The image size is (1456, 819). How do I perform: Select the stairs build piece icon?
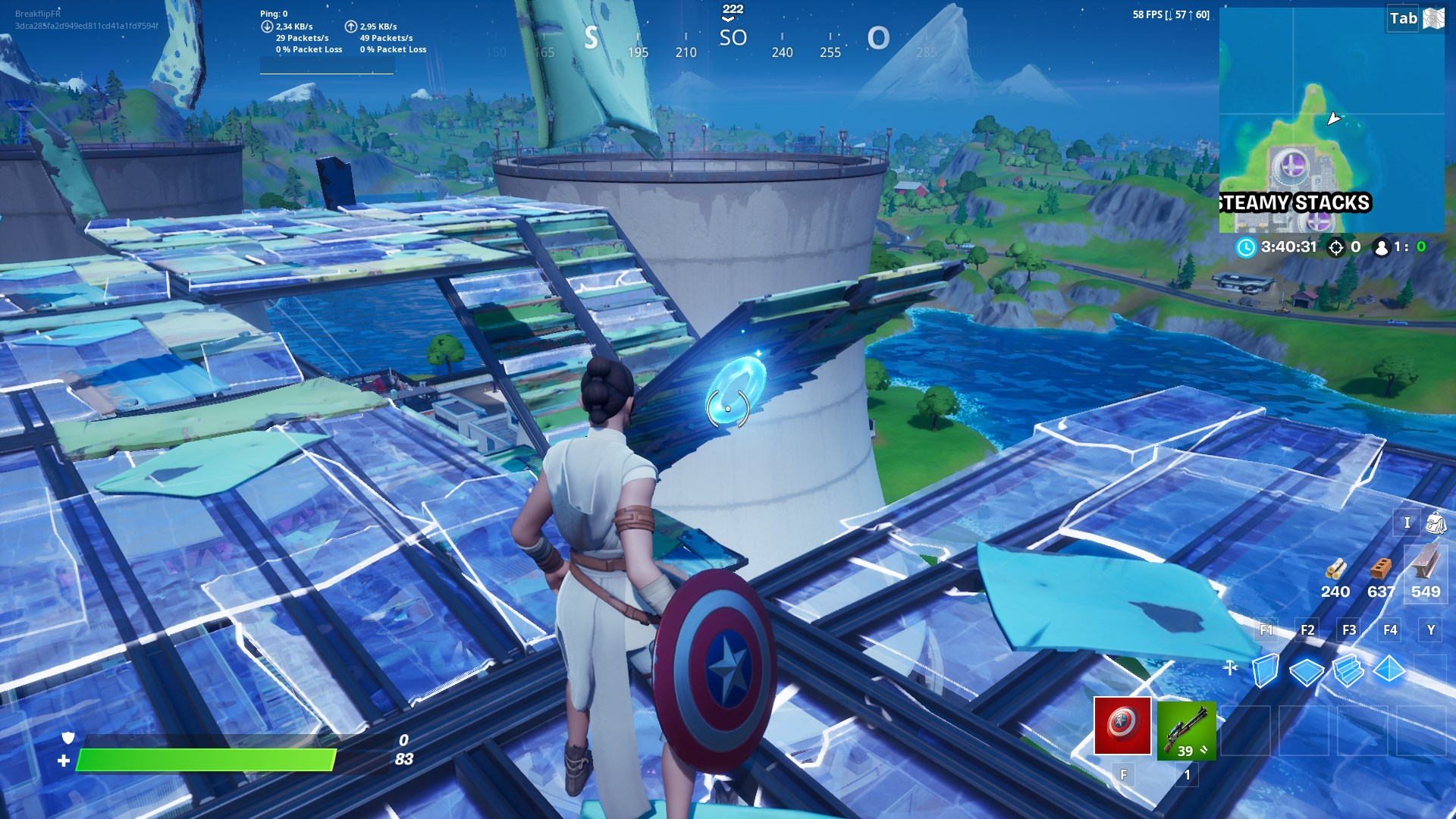[1348, 672]
